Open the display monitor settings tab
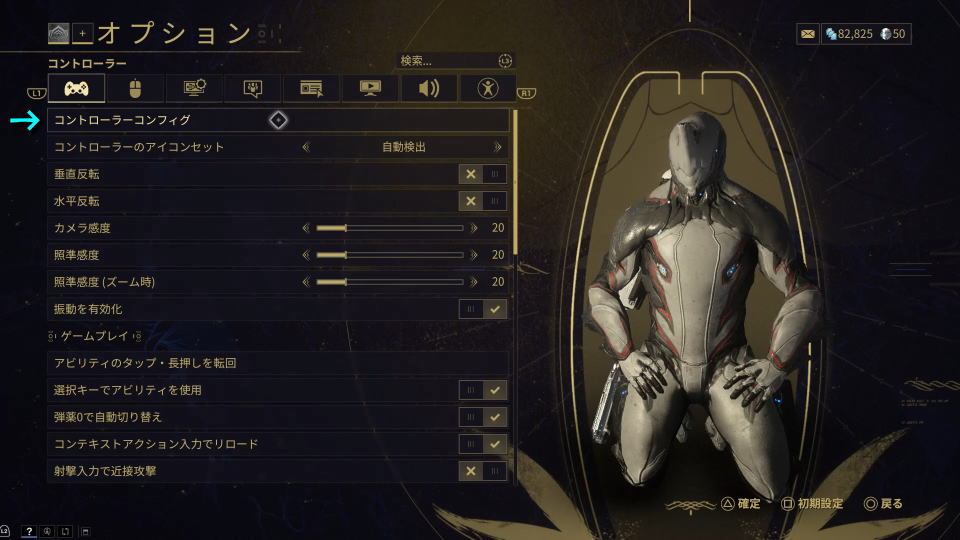The image size is (960, 540). pos(370,89)
